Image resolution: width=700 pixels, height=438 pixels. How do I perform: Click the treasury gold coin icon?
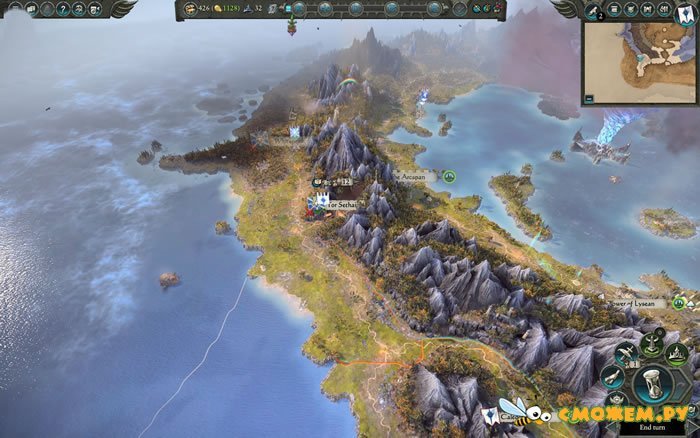click(216, 9)
